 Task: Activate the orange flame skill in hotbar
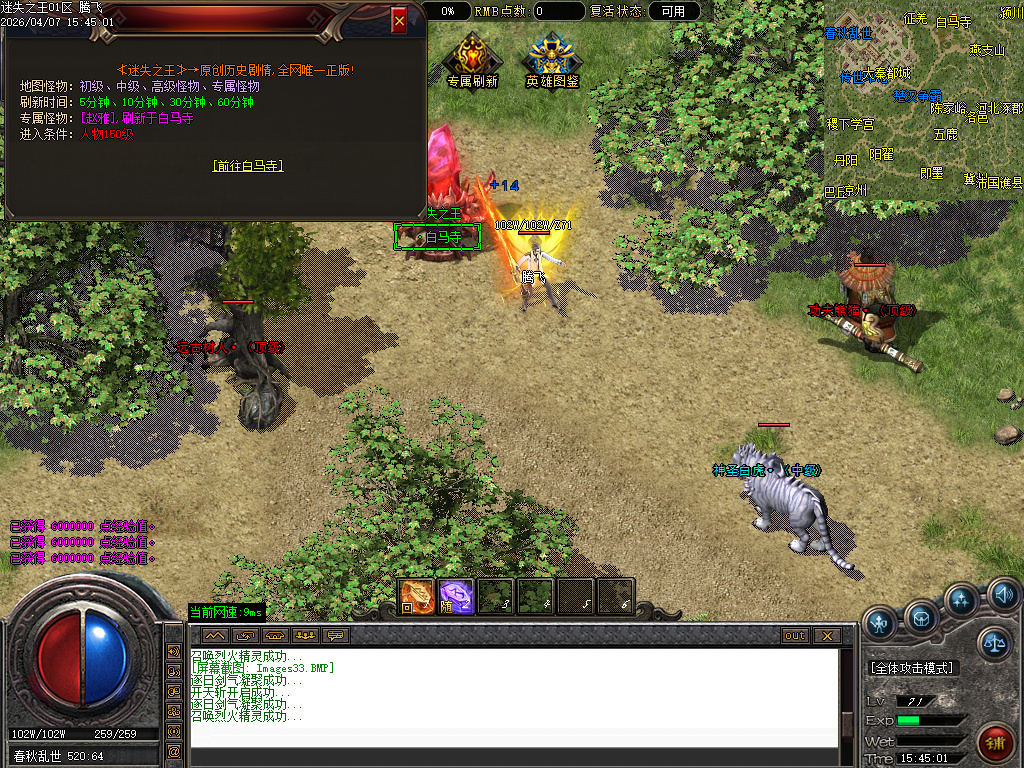(x=416, y=596)
